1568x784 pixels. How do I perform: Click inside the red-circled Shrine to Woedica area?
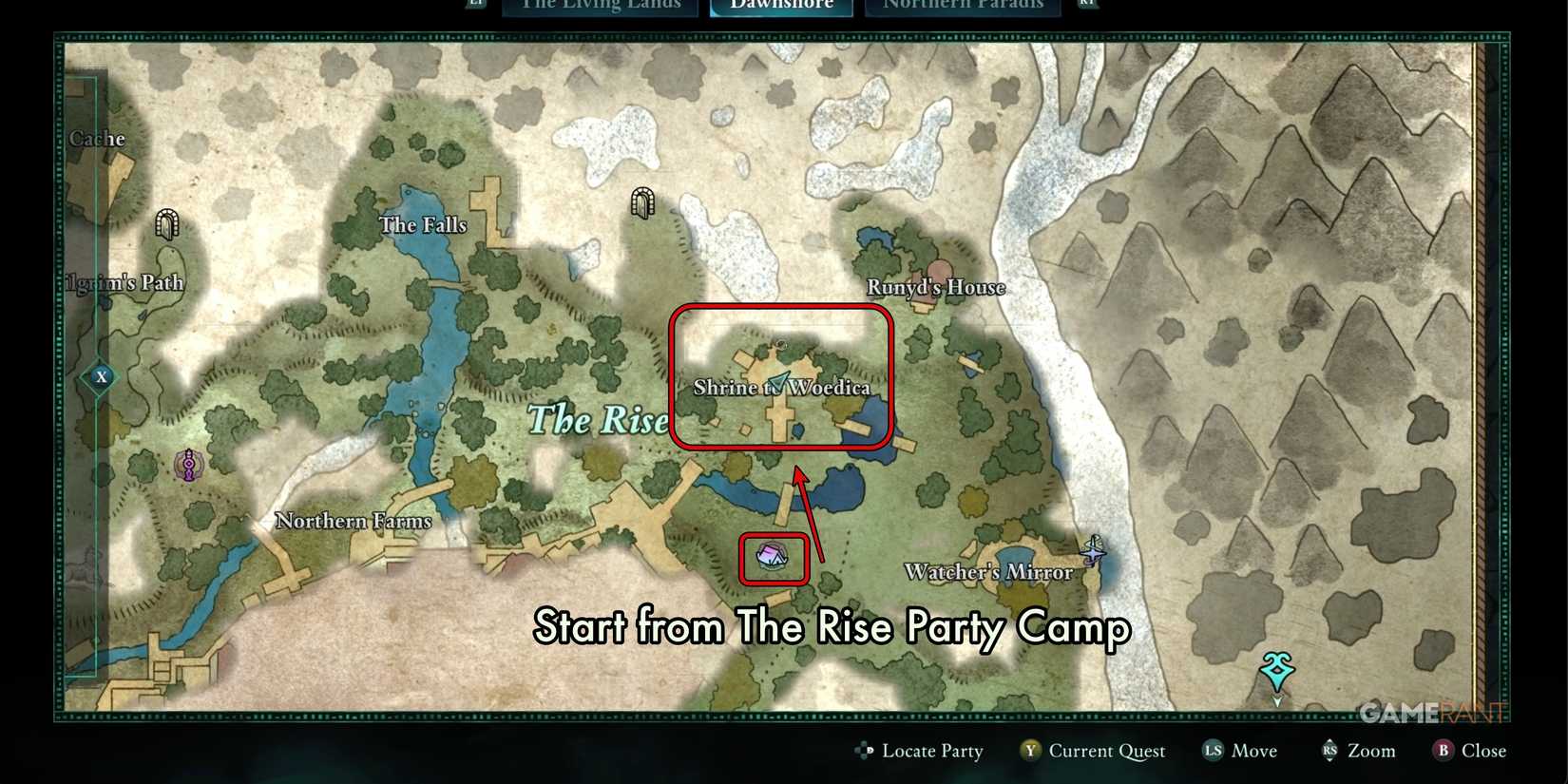click(x=781, y=375)
